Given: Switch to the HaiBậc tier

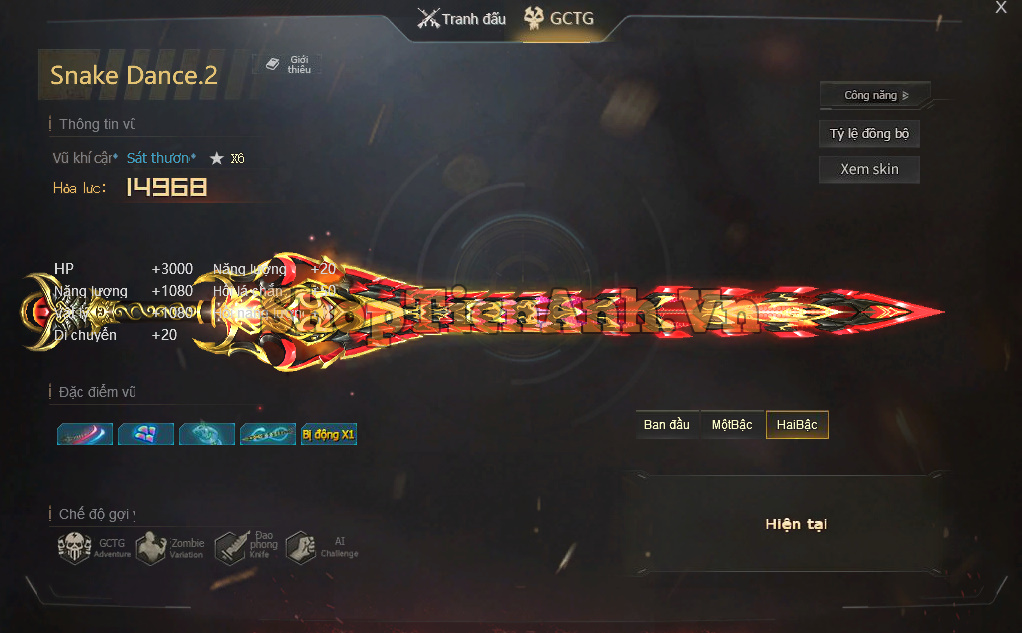Looking at the screenshot, I should tap(797, 425).
